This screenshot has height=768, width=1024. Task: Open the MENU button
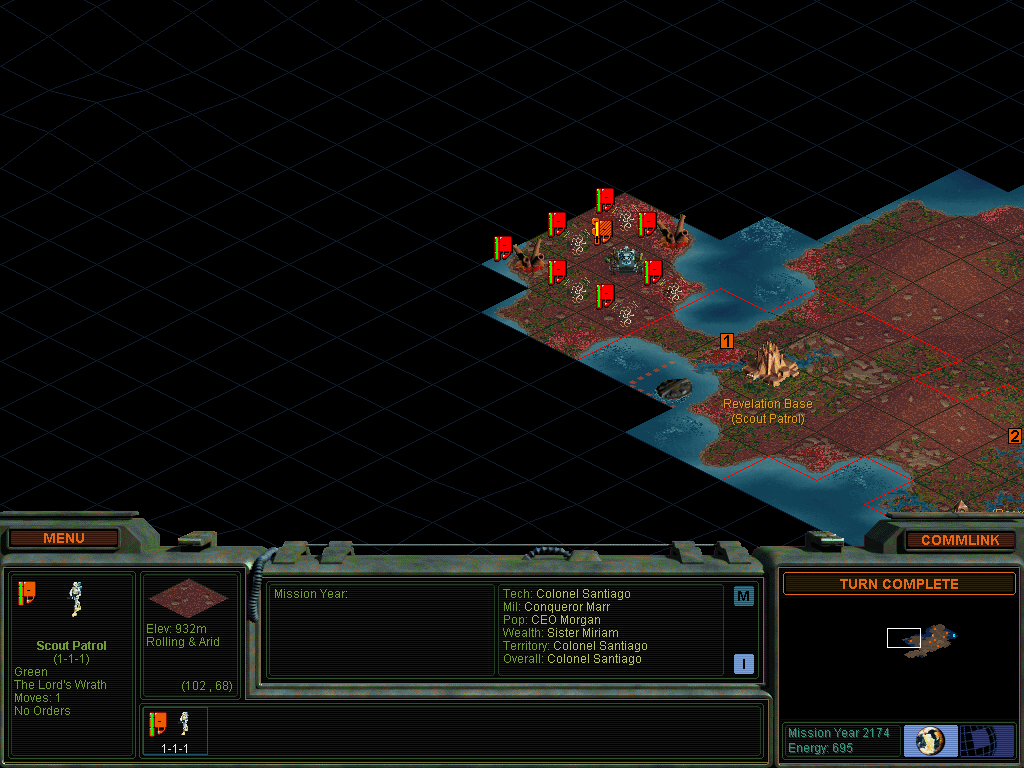tap(64, 538)
